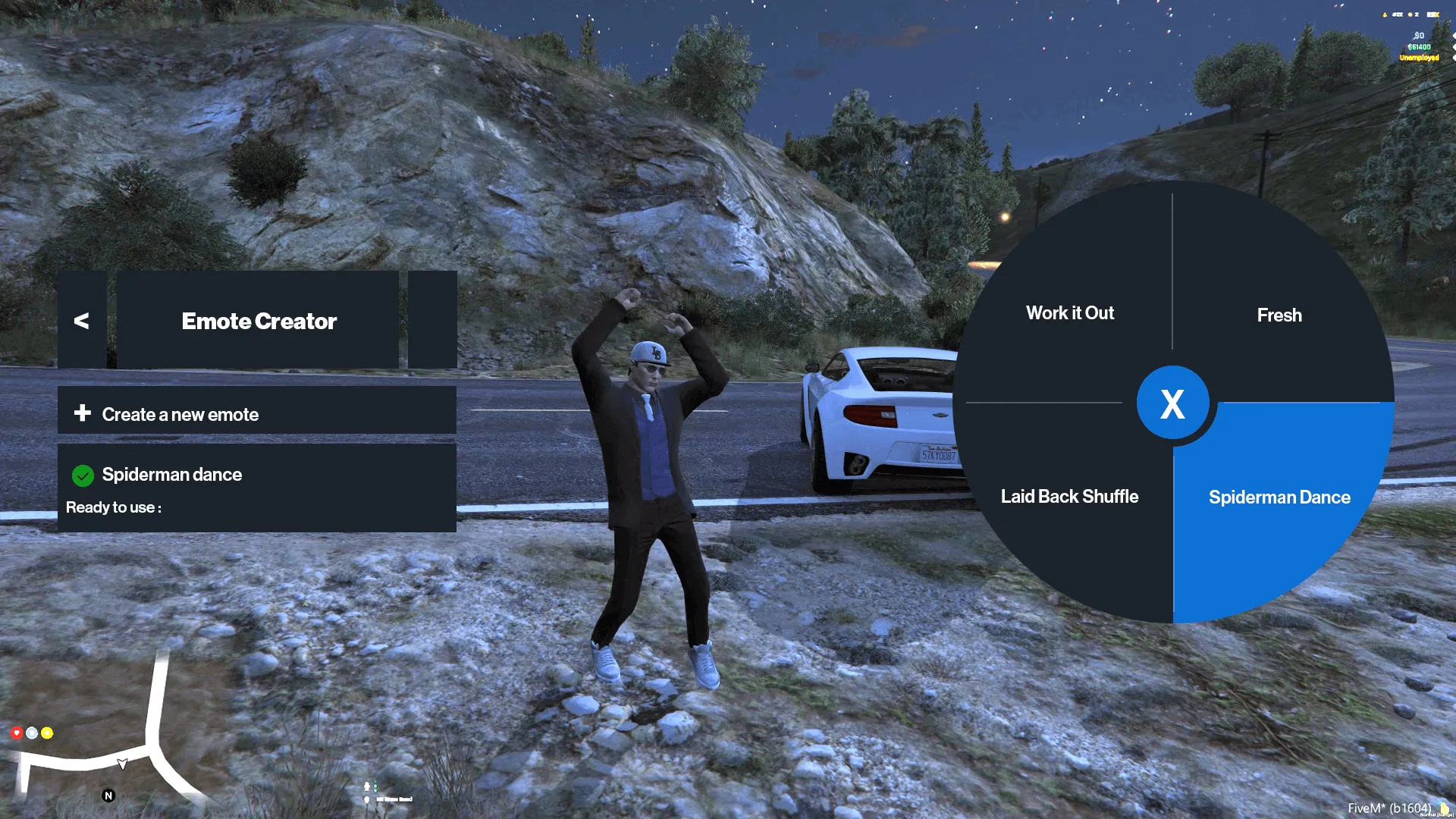This screenshot has height=819, width=1456.
Task: Play the Spiderman Dance wheel segment
Action: click(1279, 497)
